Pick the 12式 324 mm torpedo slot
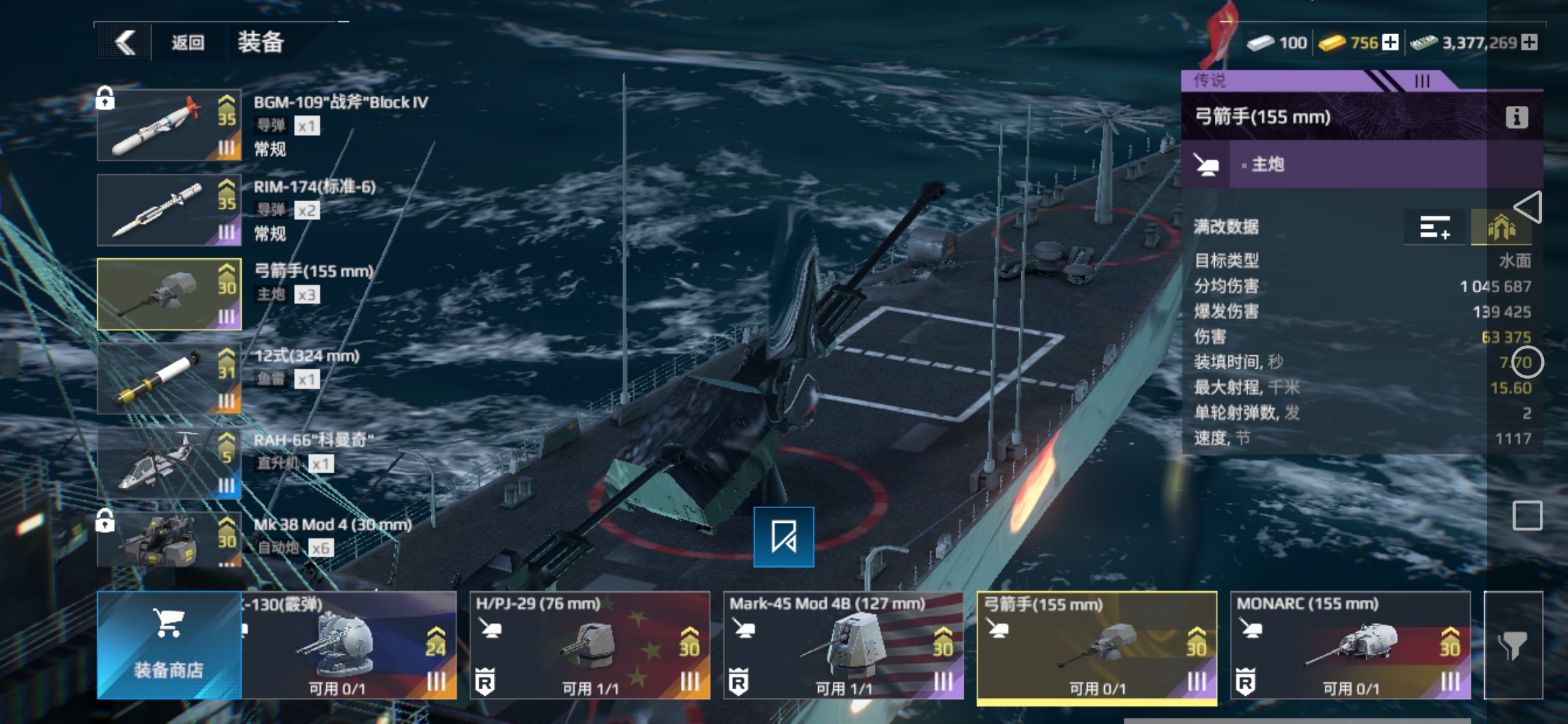 click(x=169, y=379)
